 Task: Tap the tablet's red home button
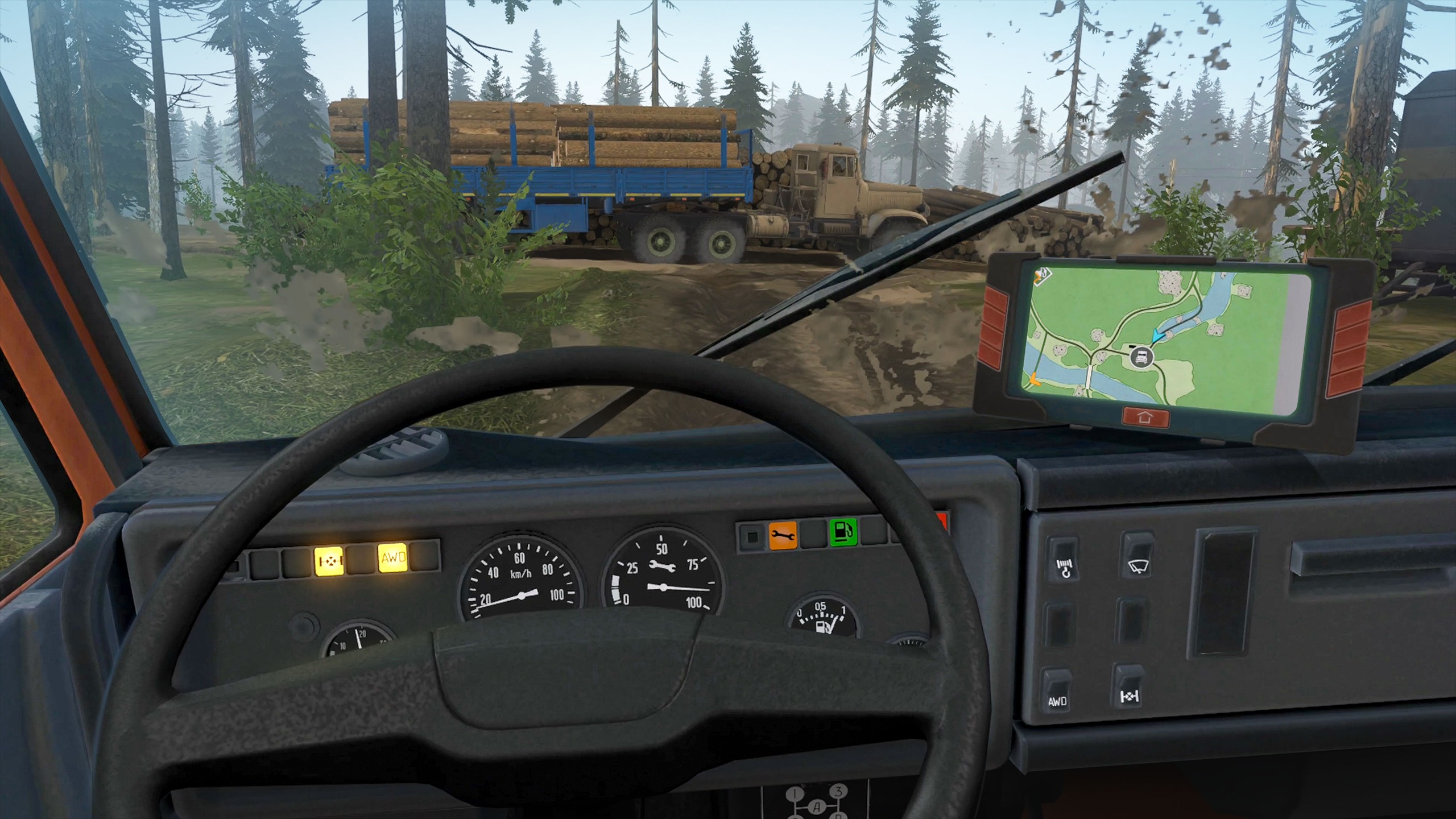pyautogui.click(x=1145, y=417)
